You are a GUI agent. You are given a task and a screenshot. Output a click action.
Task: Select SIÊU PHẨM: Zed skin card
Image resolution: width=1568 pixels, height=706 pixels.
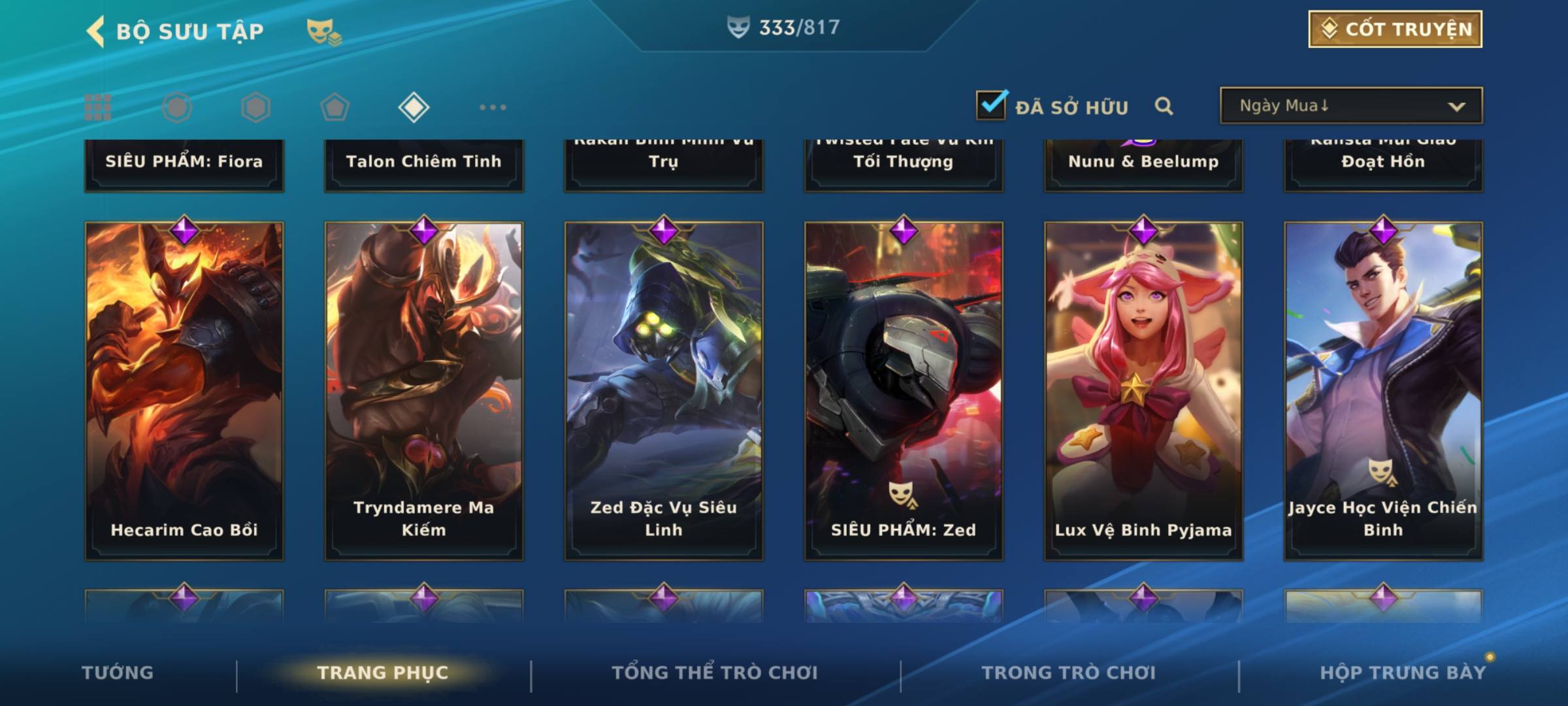pyautogui.click(x=904, y=391)
